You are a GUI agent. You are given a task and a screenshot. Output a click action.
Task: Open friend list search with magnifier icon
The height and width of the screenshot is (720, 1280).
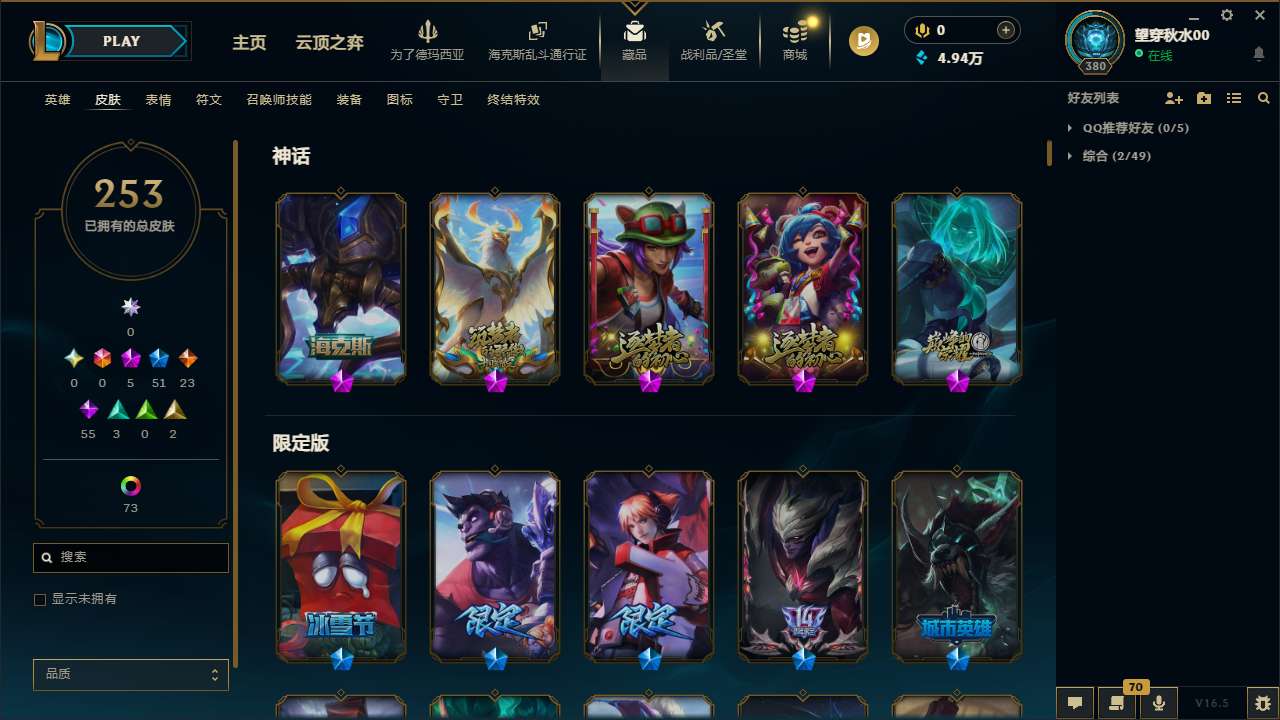tap(1264, 98)
